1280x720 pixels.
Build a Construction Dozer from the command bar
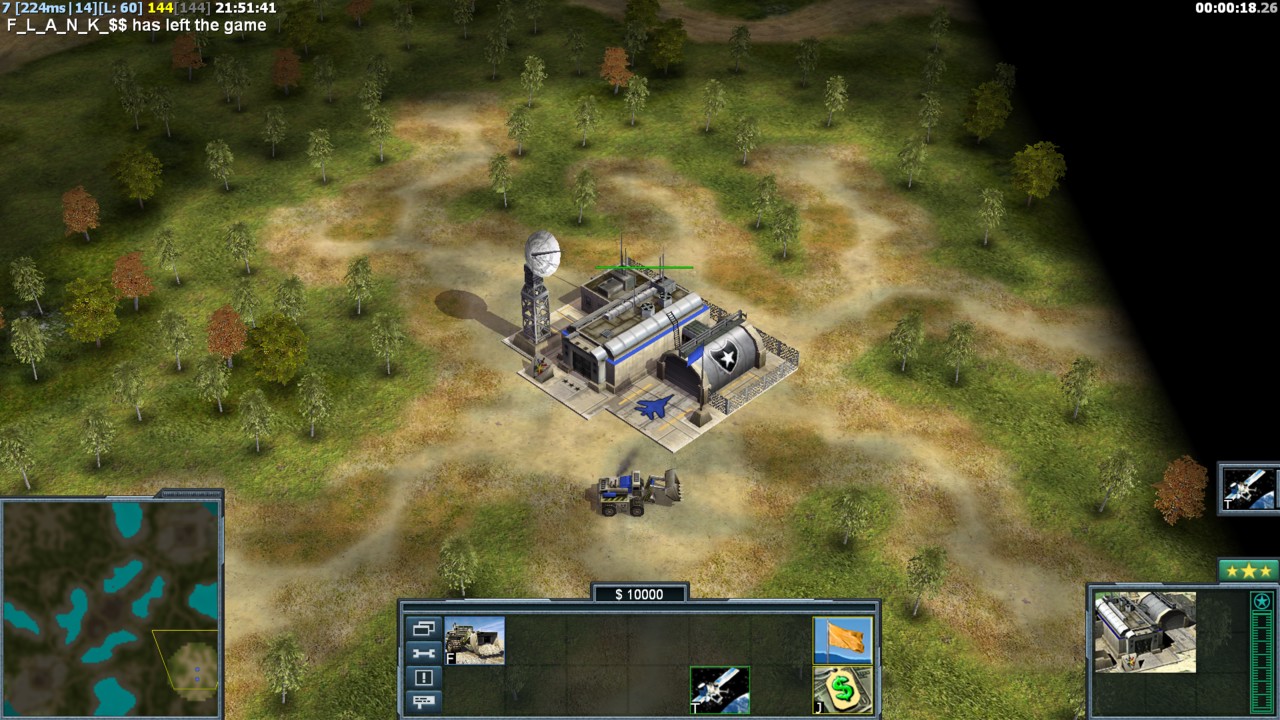tap(475, 641)
